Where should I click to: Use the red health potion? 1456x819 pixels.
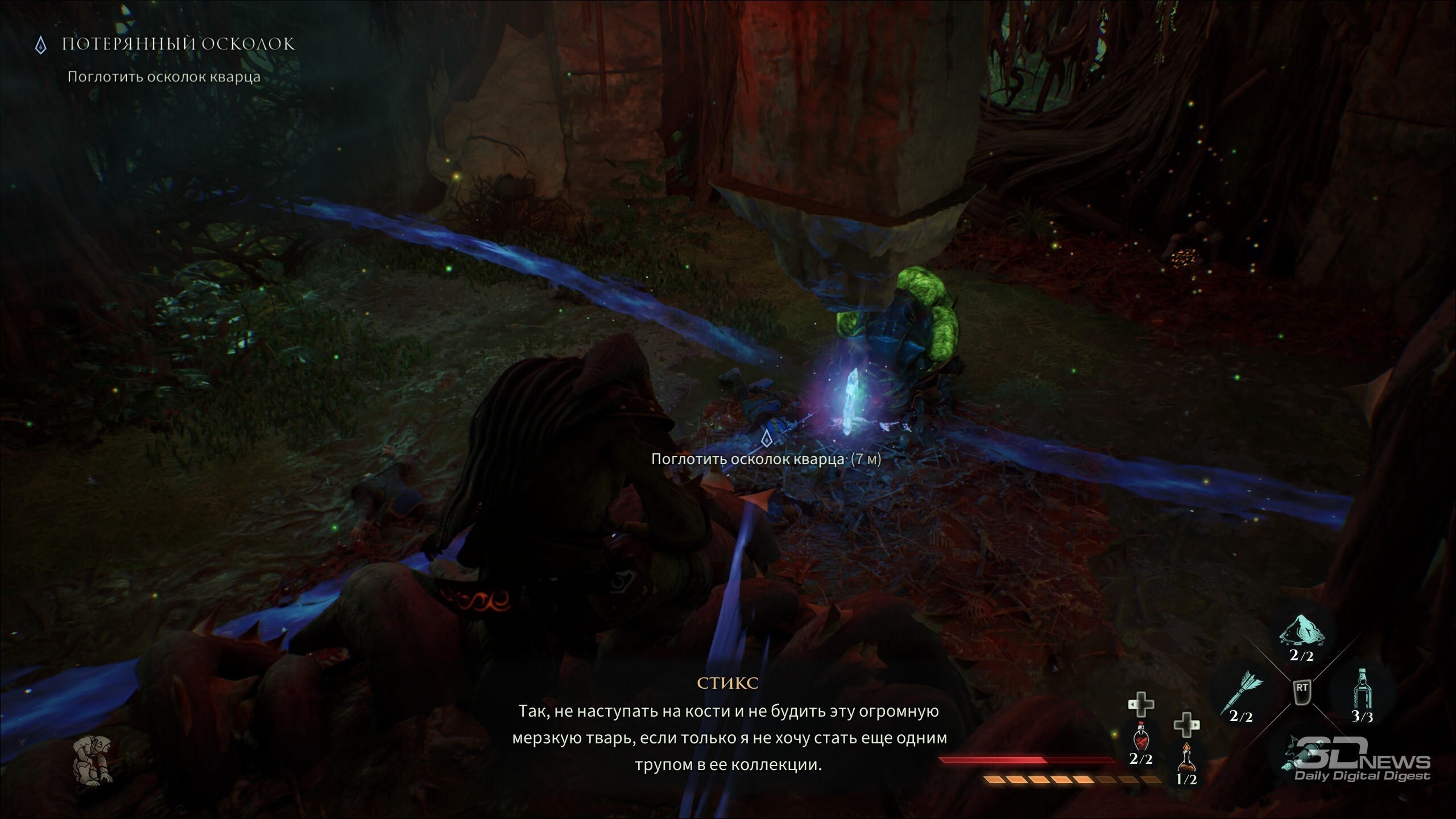pos(1141,738)
